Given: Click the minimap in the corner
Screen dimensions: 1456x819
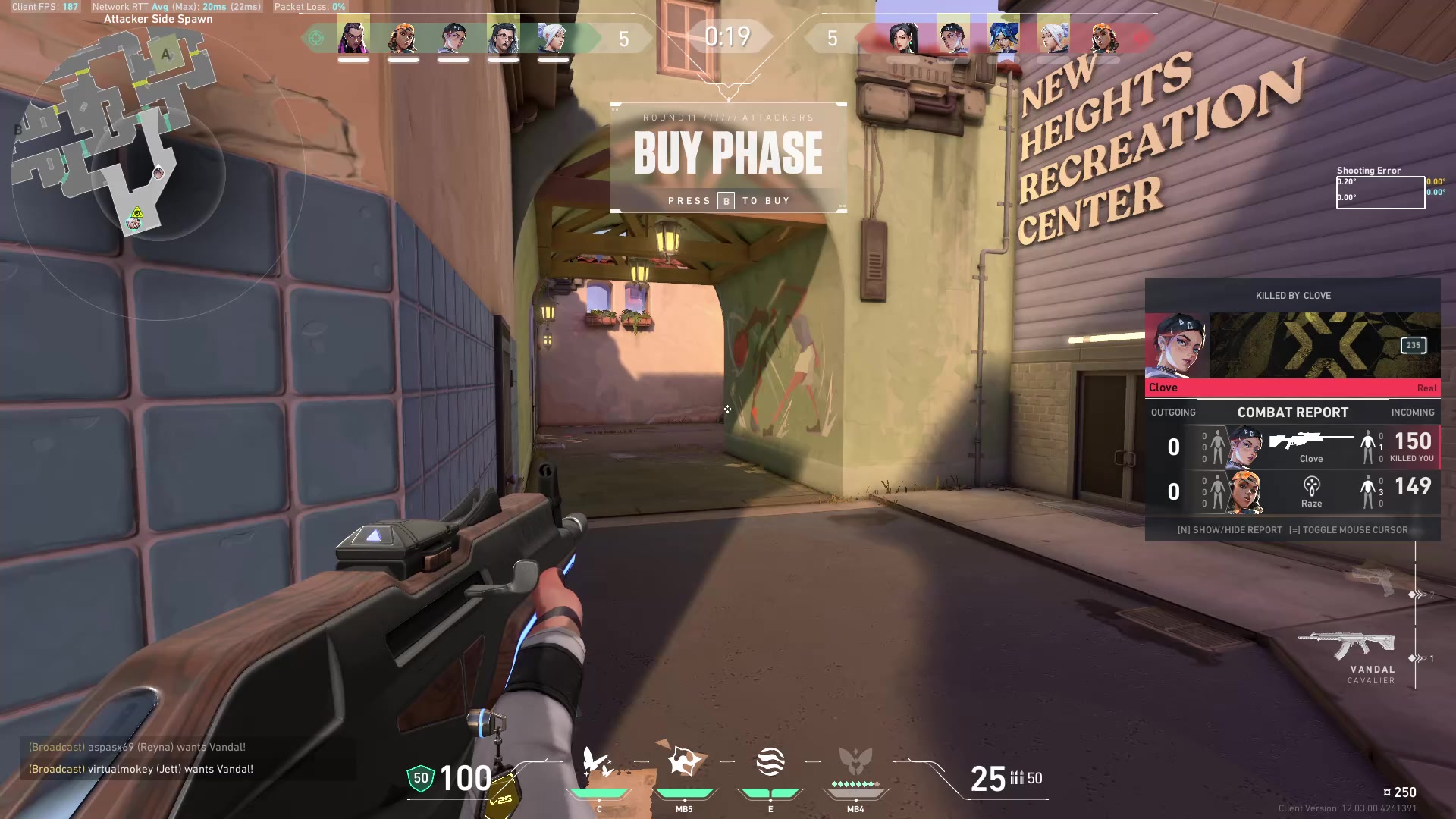Looking at the screenshot, I should pyautogui.click(x=114, y=136).
